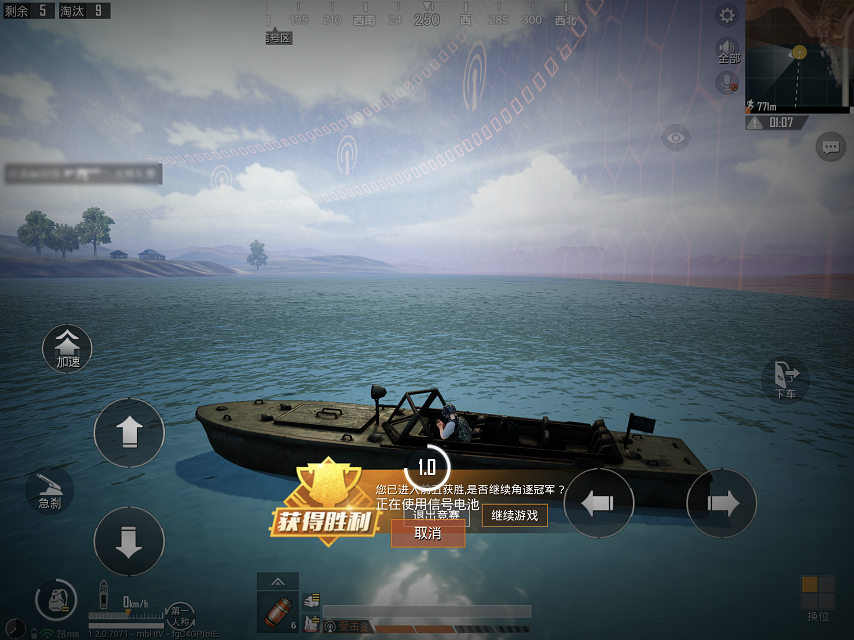
Task: Open the quick chat bubble
Action: click(830, 147)
